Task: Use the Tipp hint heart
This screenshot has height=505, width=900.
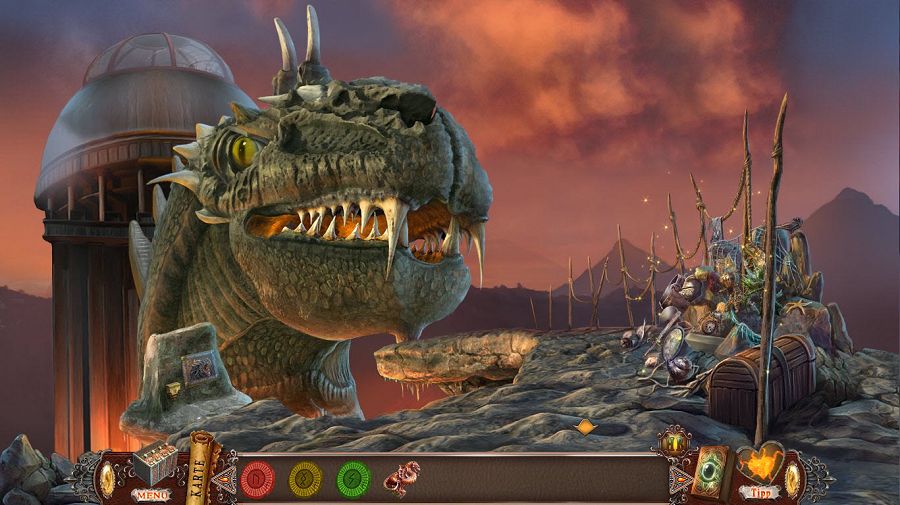Action: [759, 470]
